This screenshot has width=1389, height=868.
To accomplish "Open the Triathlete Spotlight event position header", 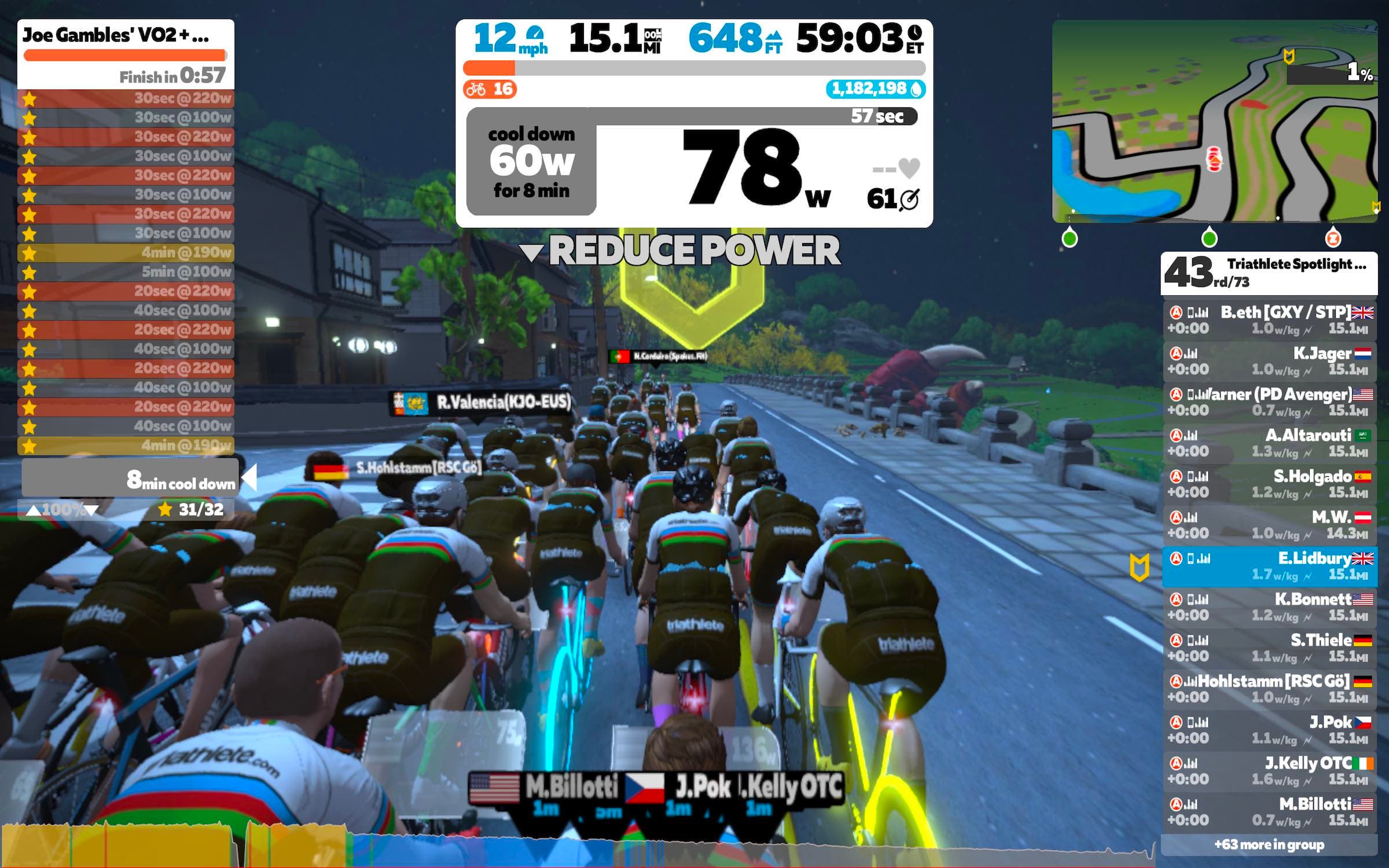I will click(1269, 273).
